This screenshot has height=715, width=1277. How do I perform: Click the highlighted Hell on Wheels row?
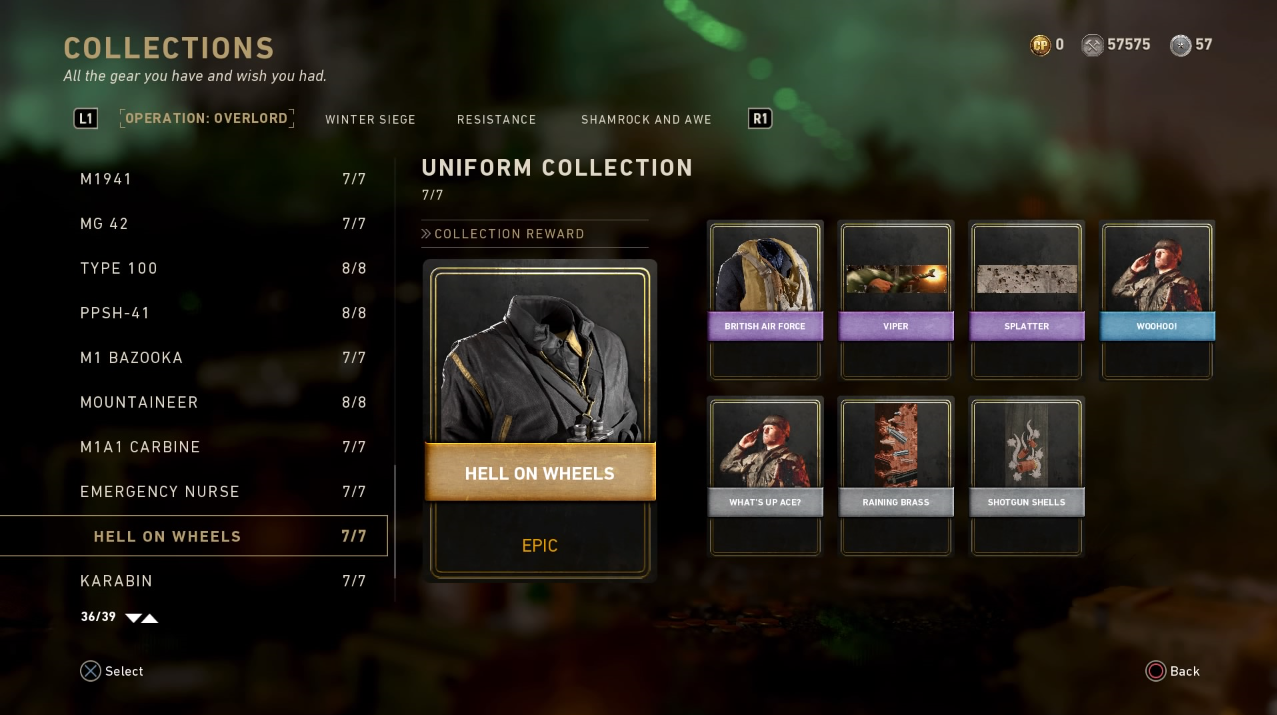point(194,536)
